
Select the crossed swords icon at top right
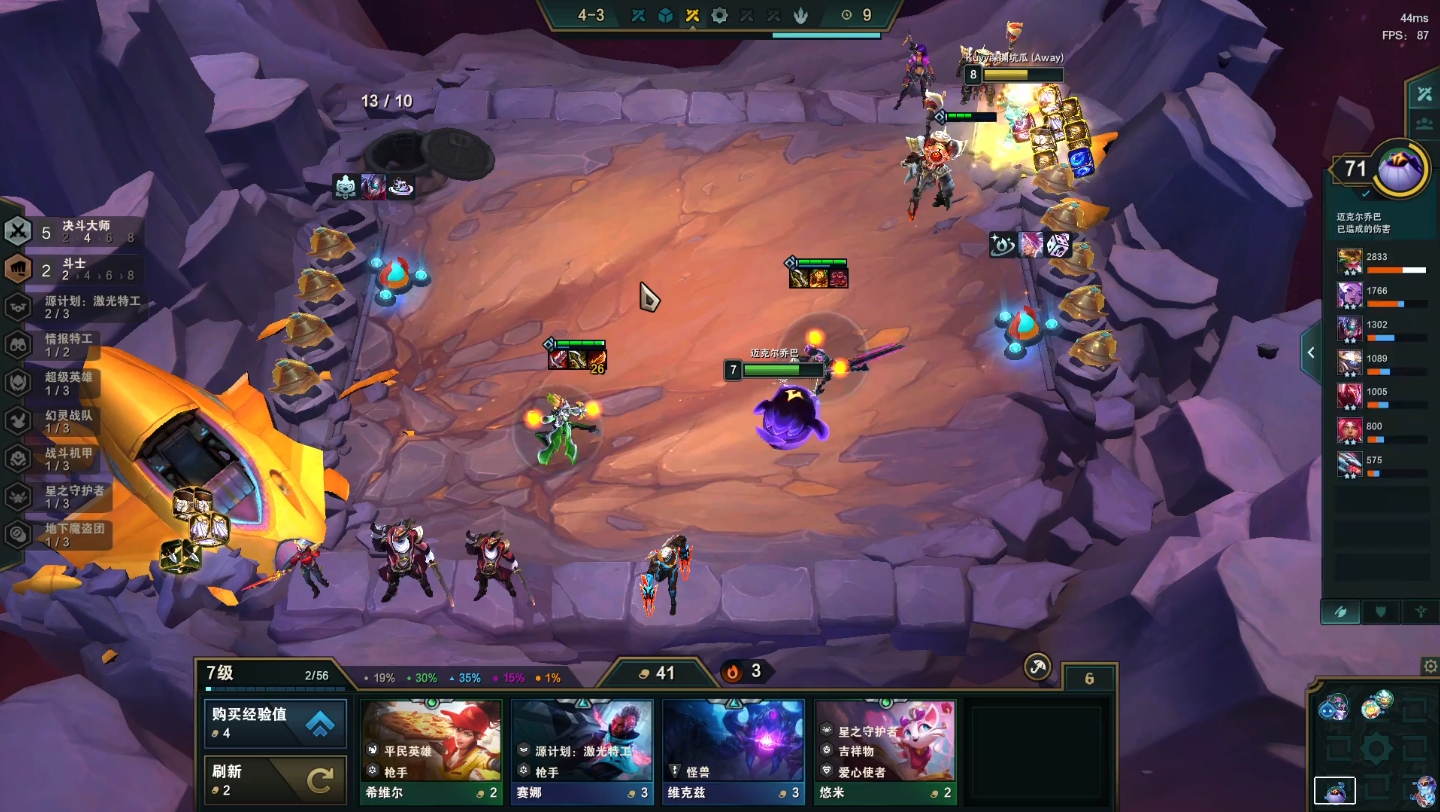coord(1423,95)
